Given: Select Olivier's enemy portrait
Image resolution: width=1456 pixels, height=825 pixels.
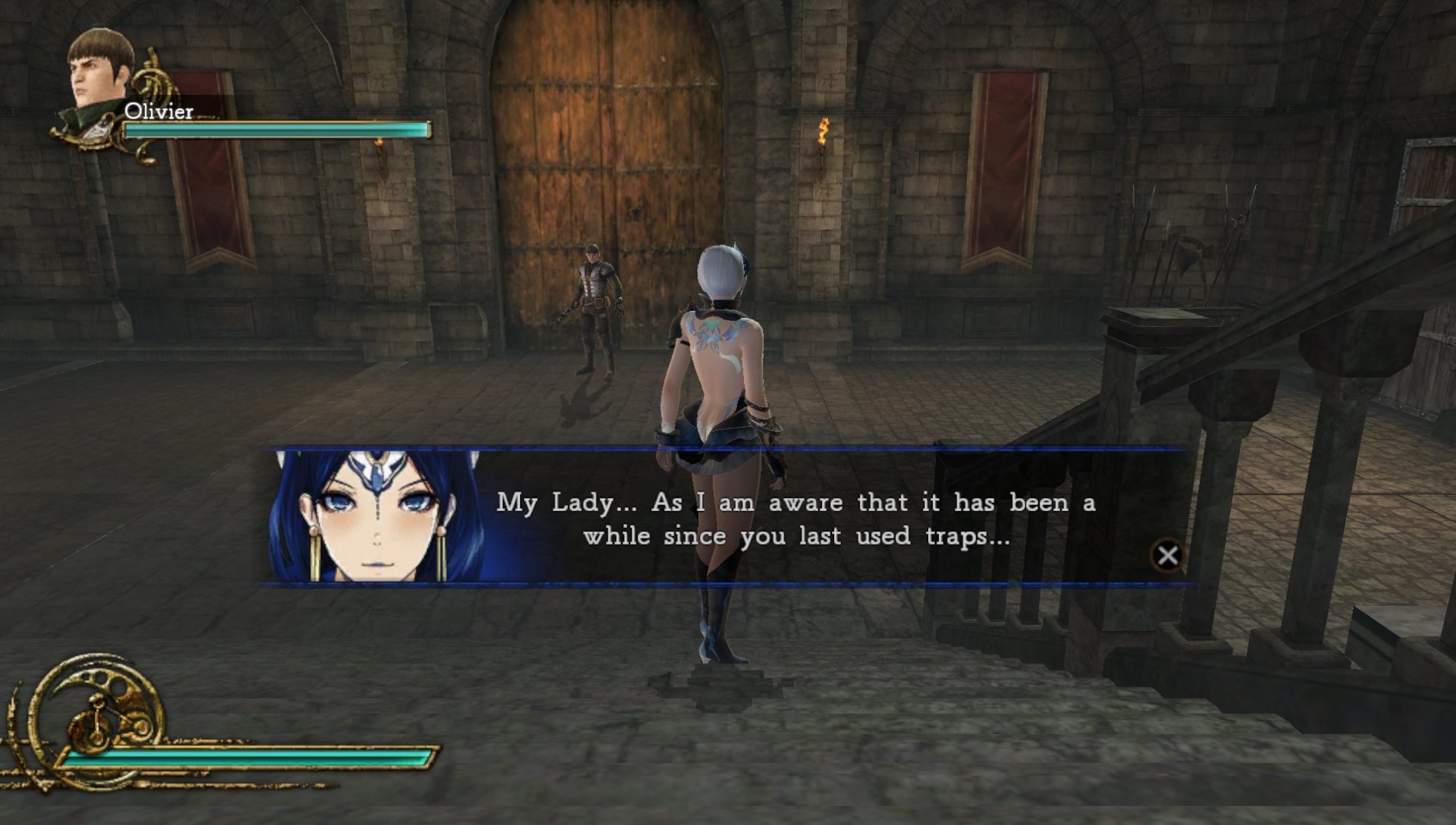Looking at the screenshot, I should (101, 70).
